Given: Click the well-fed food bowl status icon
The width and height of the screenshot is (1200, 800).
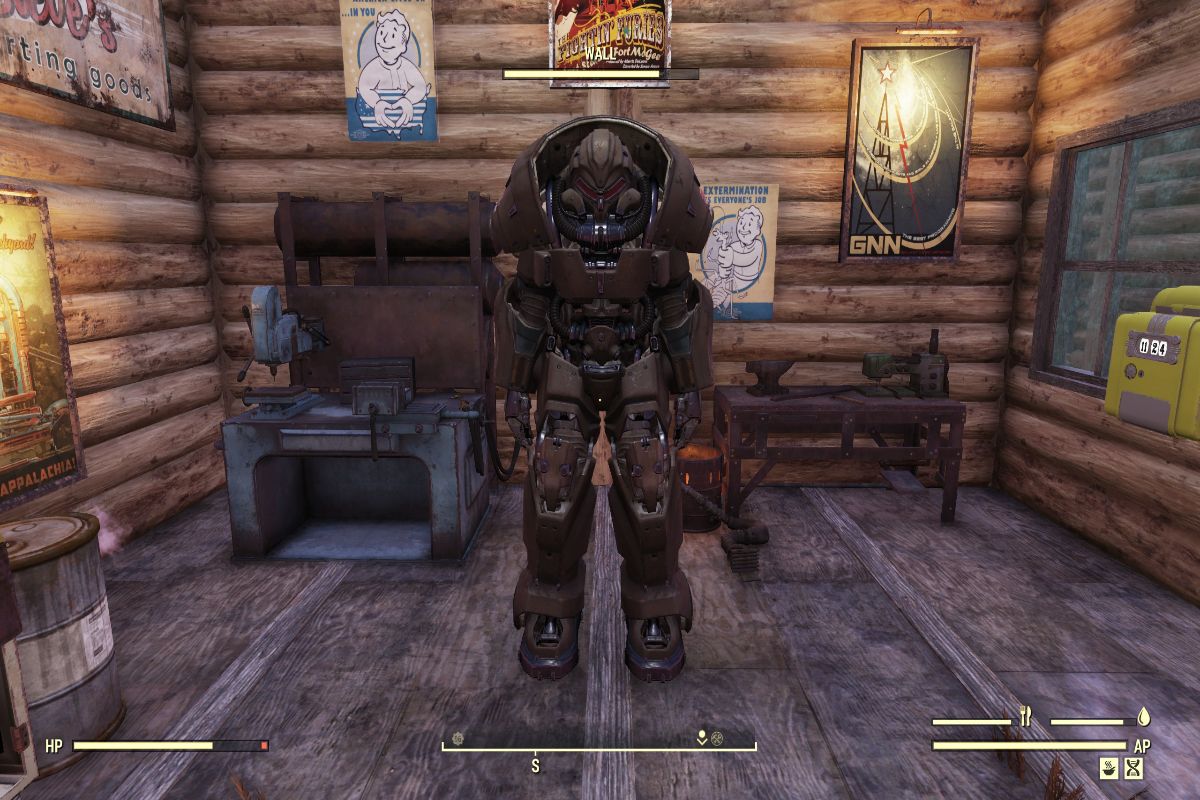Looking at the screenshot, I should (1109, 768).
